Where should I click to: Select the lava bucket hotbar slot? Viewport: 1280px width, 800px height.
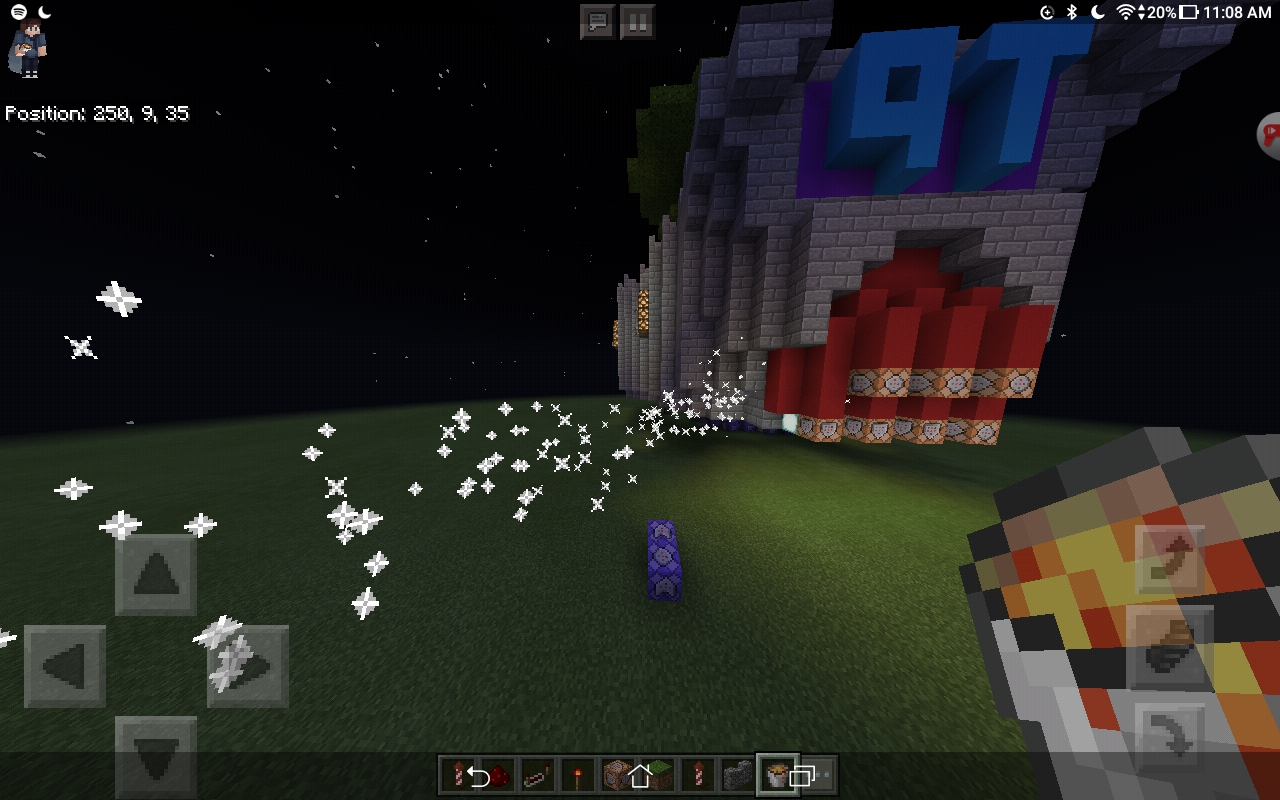pos(777,775)
